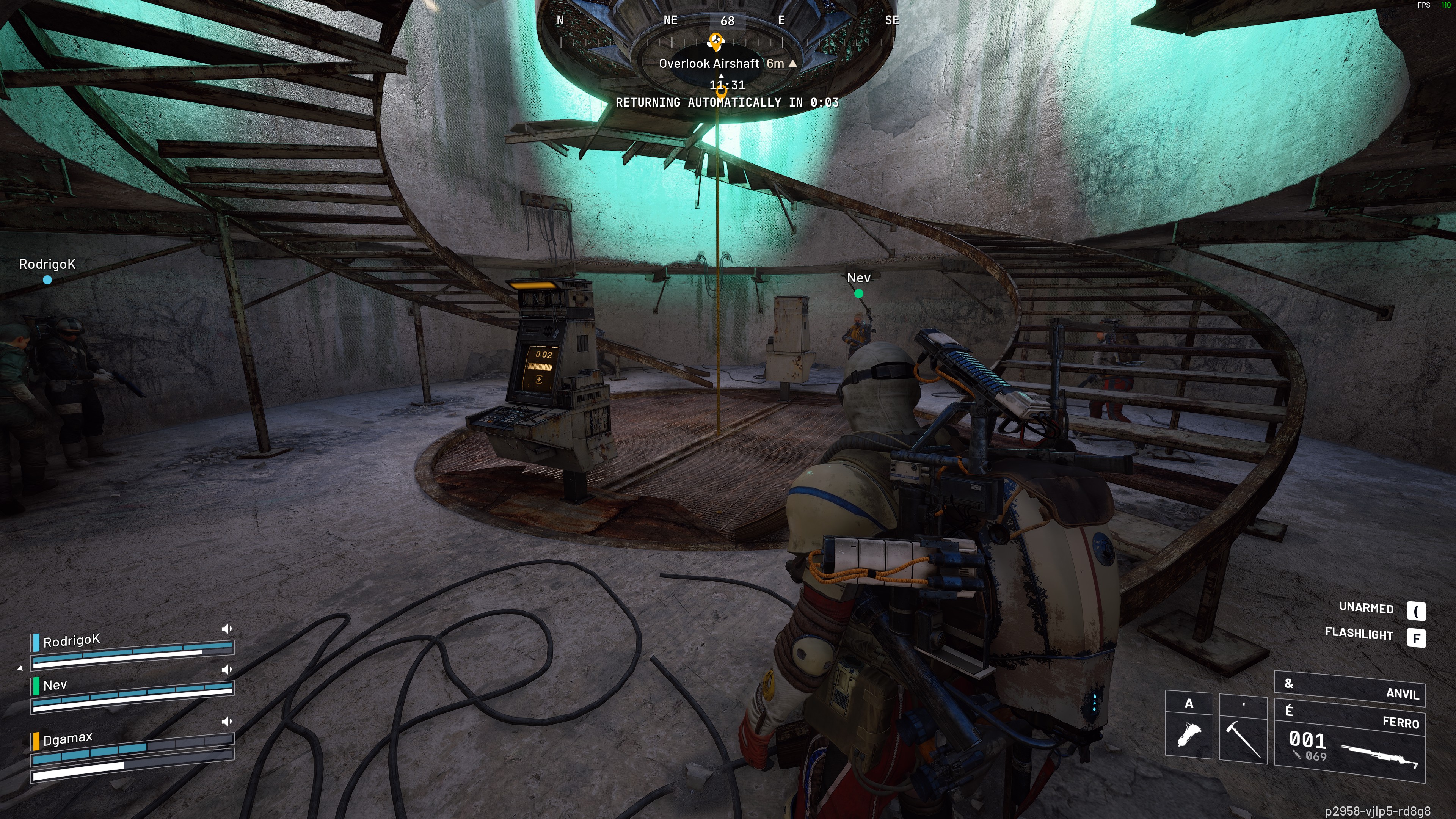Switch to the Anvil weapon slot
The height and width of the screenshot is (819, 1456).
coord(1350,690)
